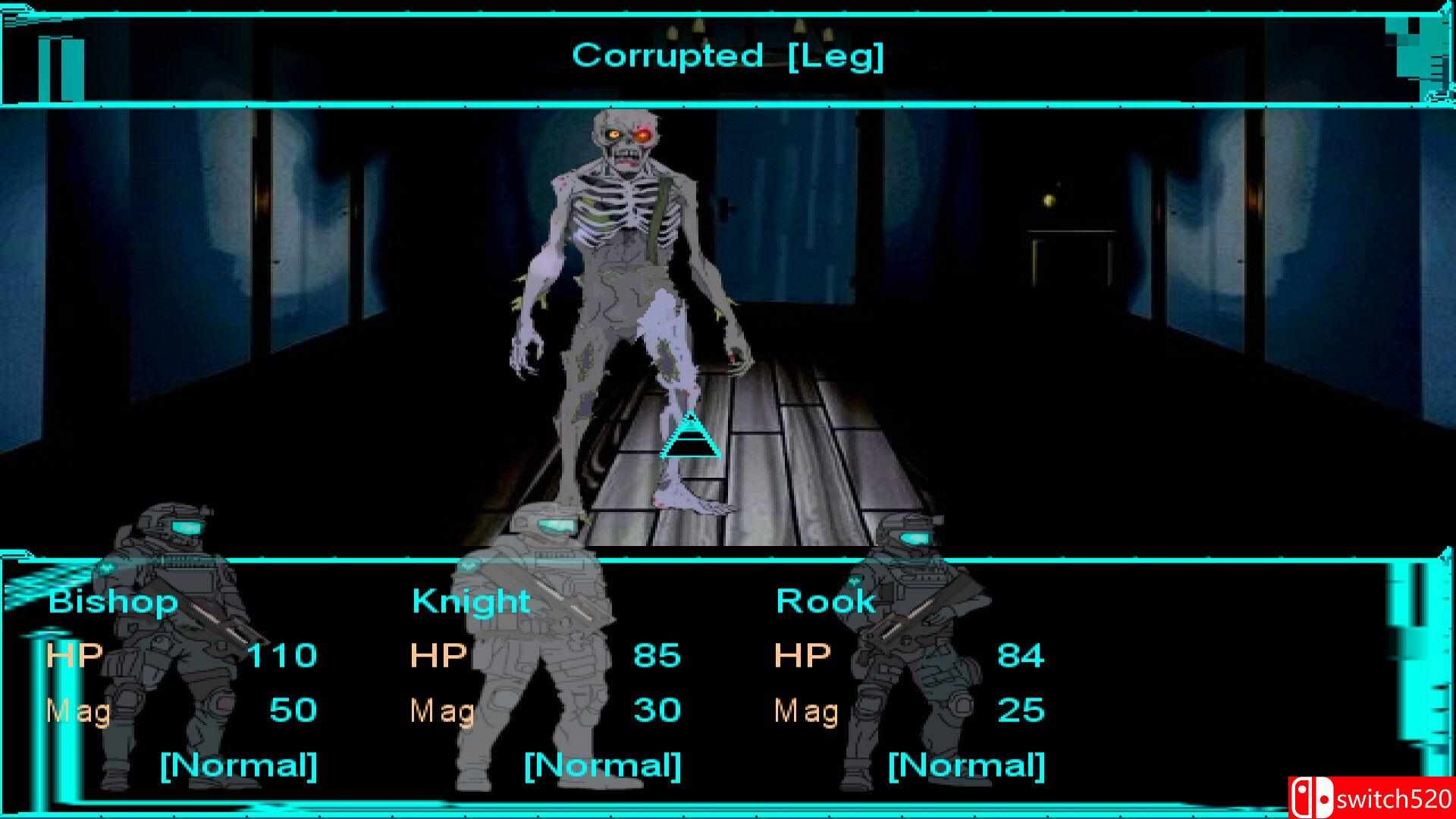Select Knight's soldier portrait

tap(531, 652)
